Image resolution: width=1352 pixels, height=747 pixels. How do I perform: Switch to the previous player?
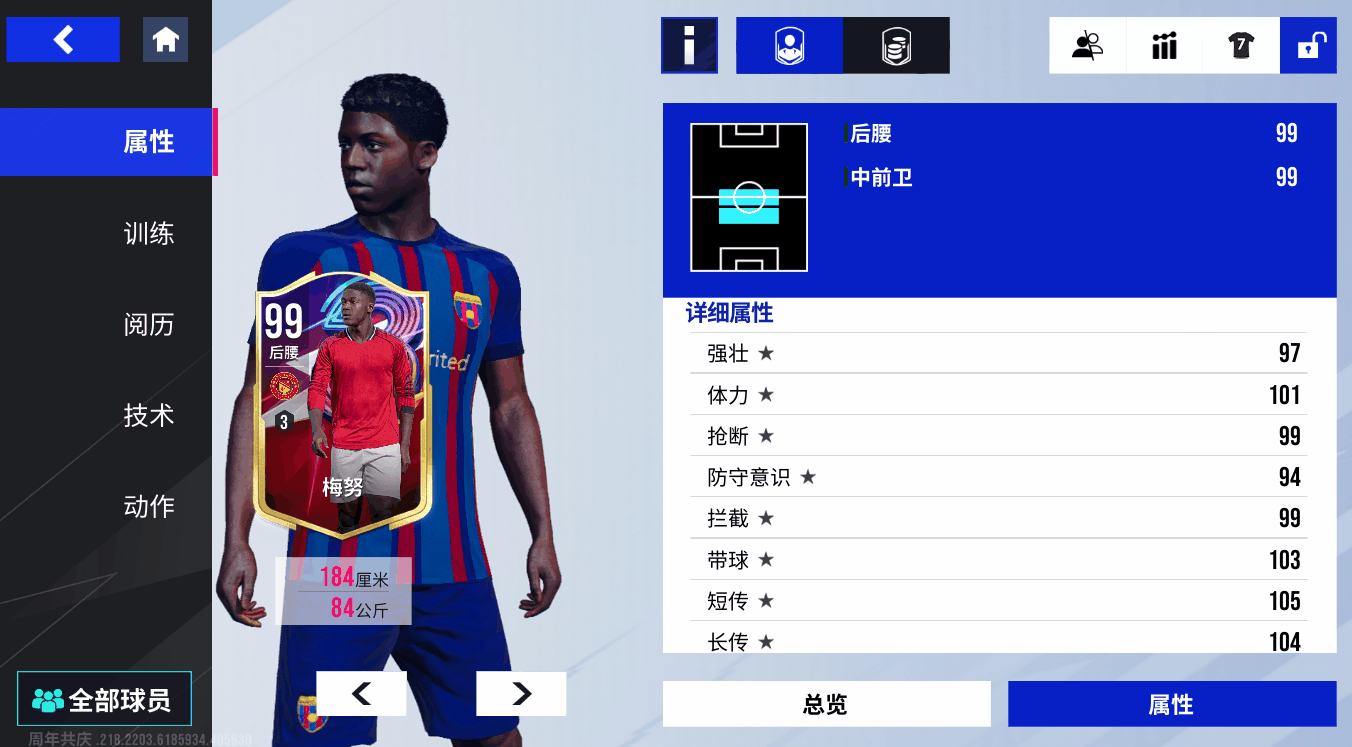(x=361, y=693)
